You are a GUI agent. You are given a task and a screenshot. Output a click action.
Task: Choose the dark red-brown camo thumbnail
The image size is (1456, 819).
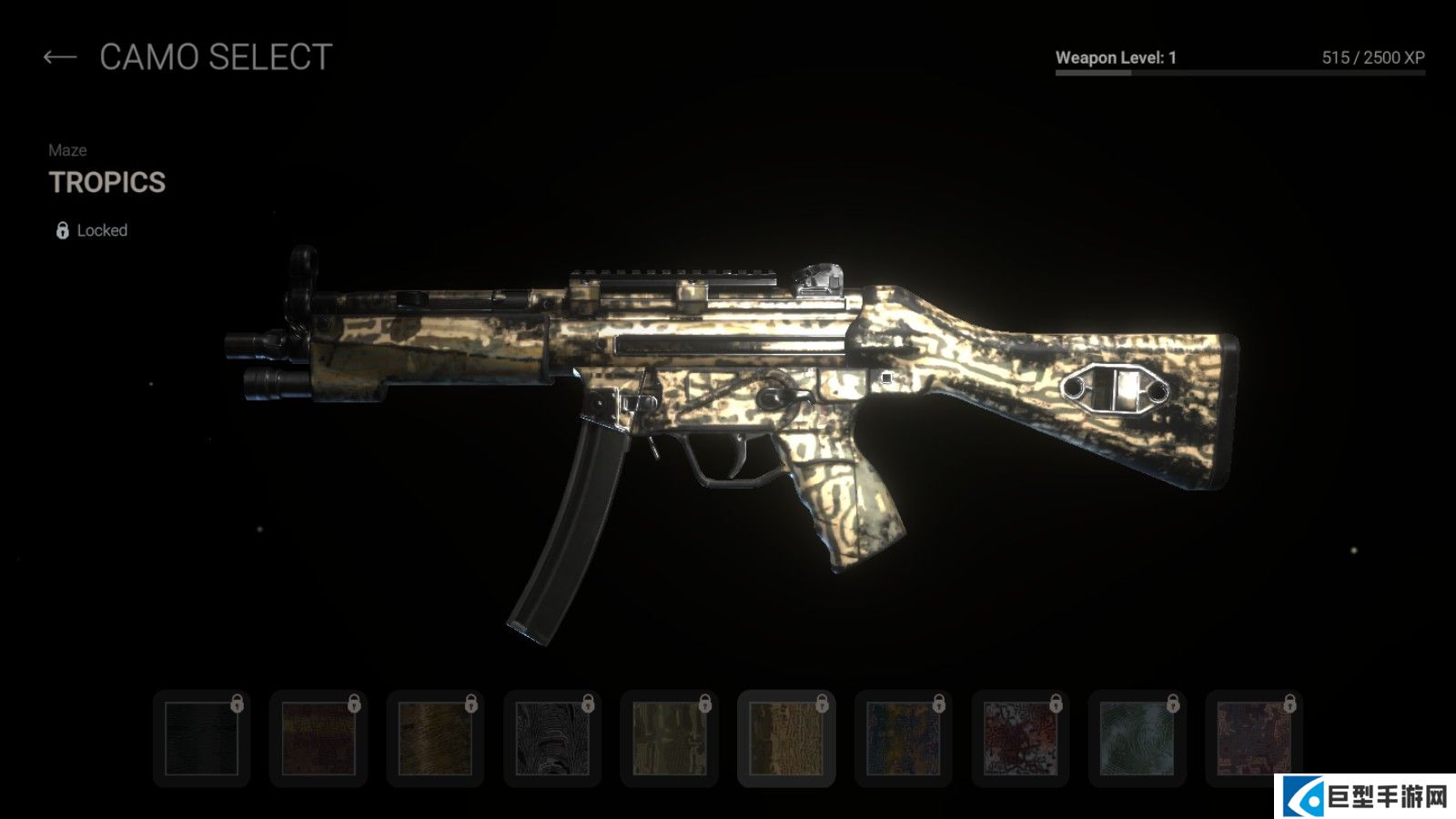318,738
